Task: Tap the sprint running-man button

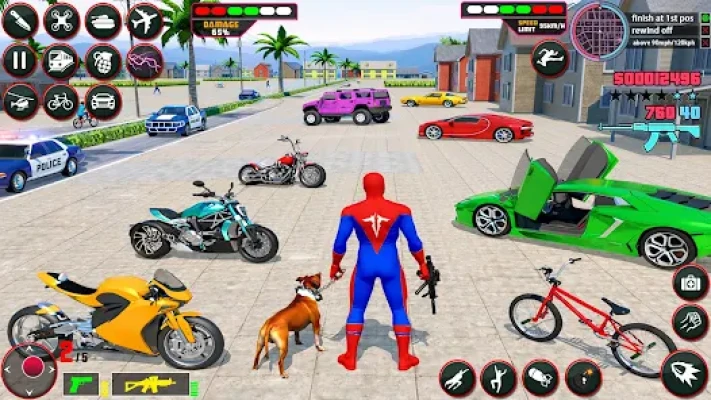Action: click(550, 58)
